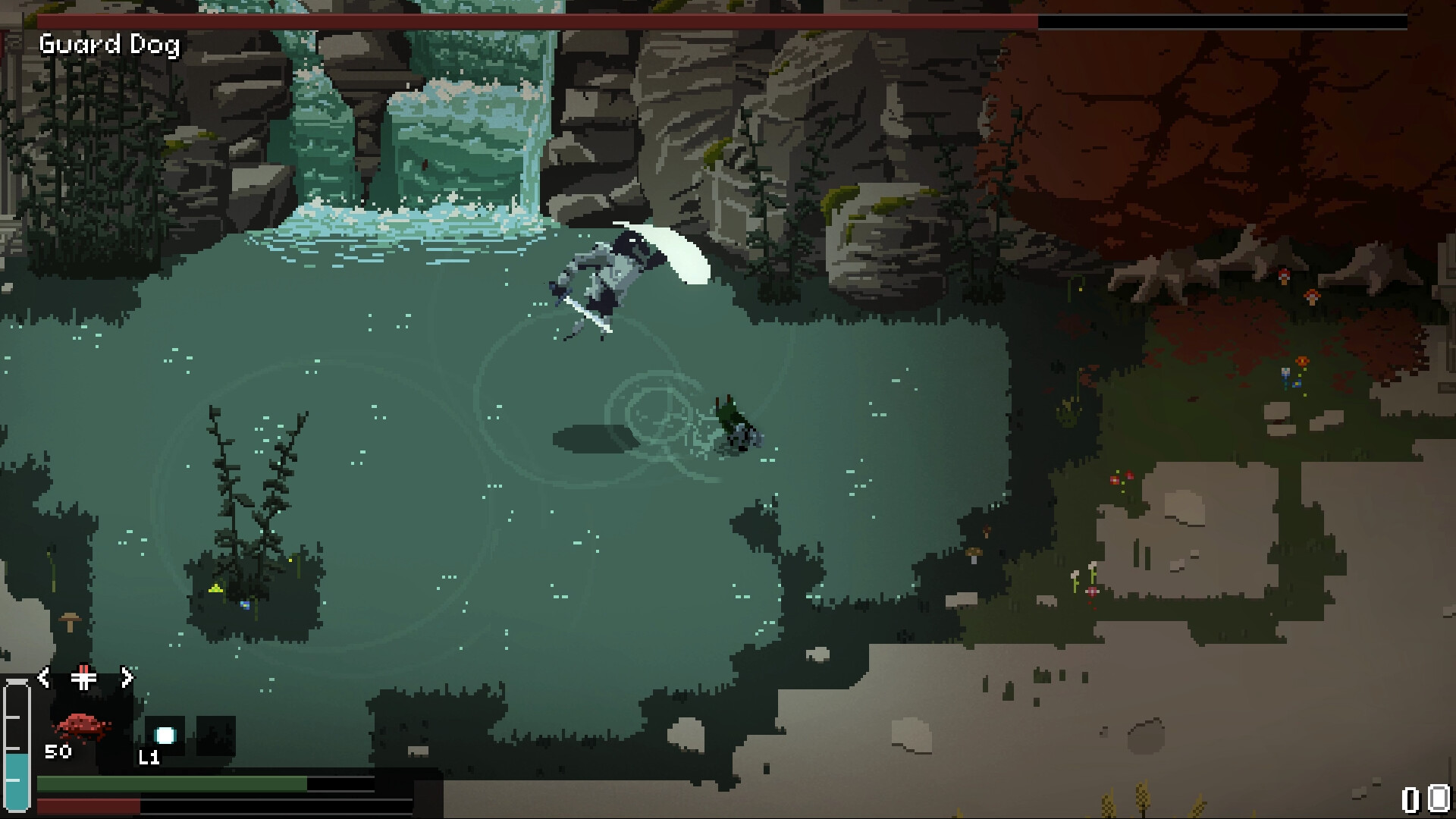Select the cross-shaped item selector icon

[x=84, y=677]
